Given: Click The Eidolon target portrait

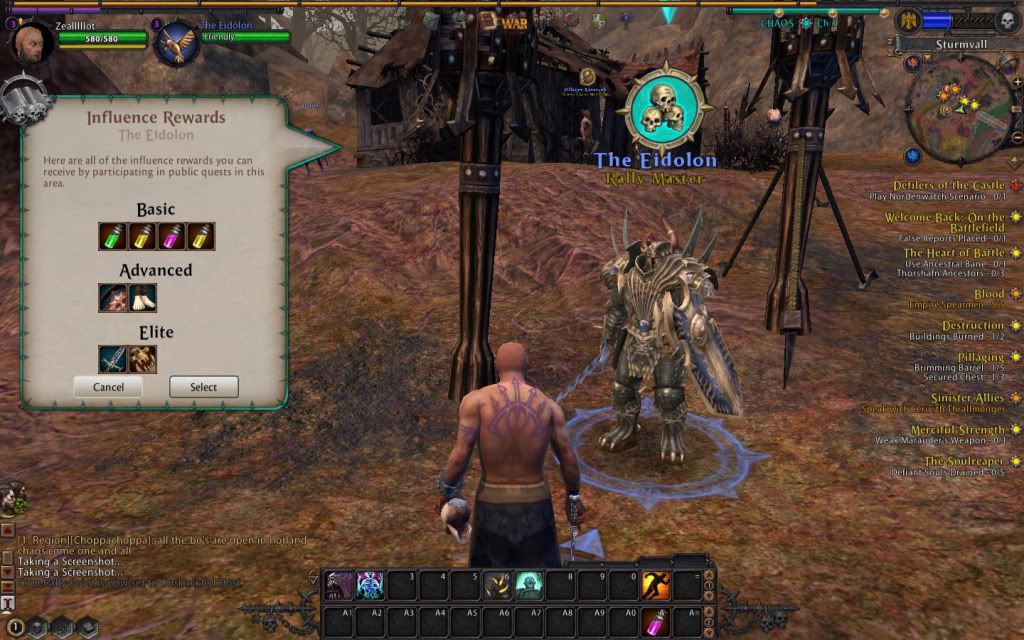Looking at the screenshot, I should pos(178,46).
